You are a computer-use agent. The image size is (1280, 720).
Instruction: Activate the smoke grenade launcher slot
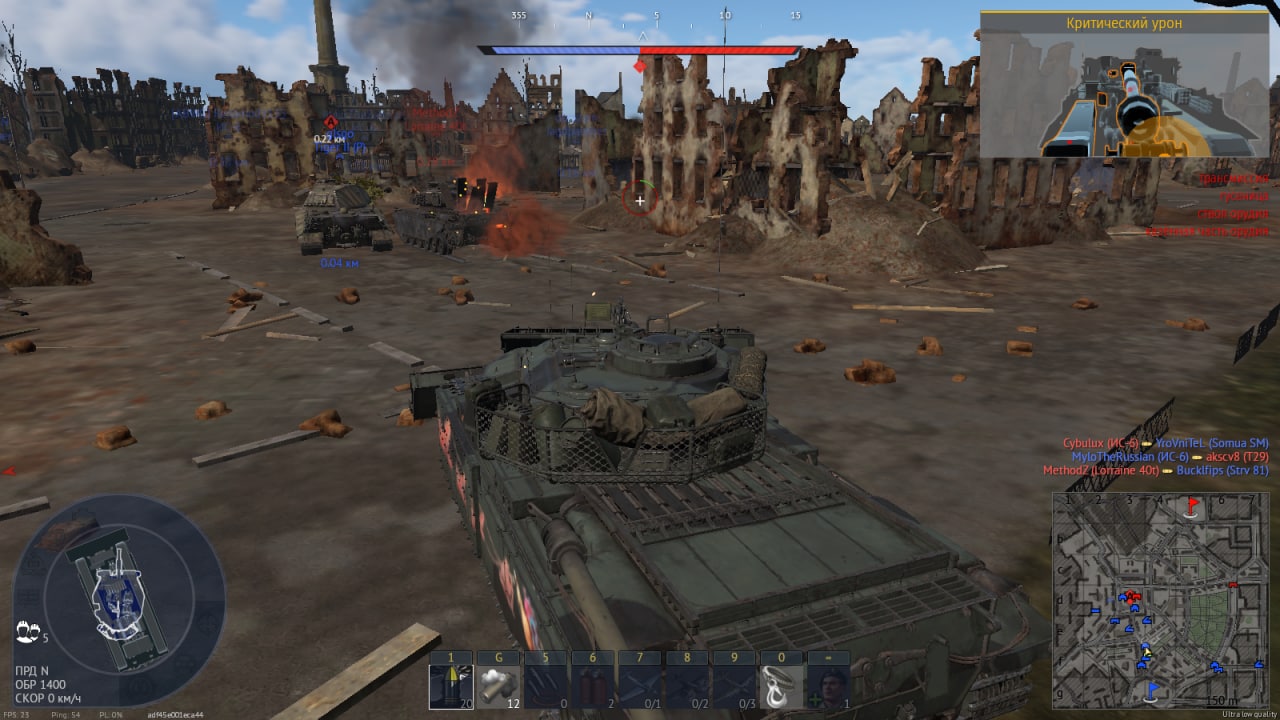coord(497,687)
